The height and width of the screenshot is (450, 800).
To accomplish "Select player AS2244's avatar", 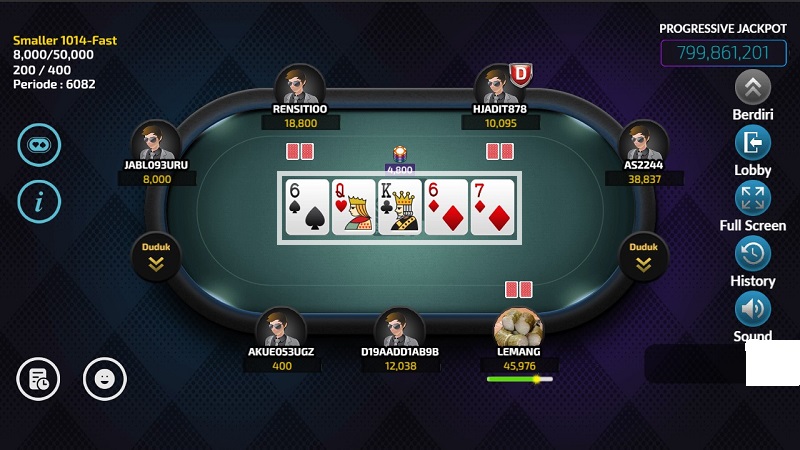I will [x=643, y=143].
